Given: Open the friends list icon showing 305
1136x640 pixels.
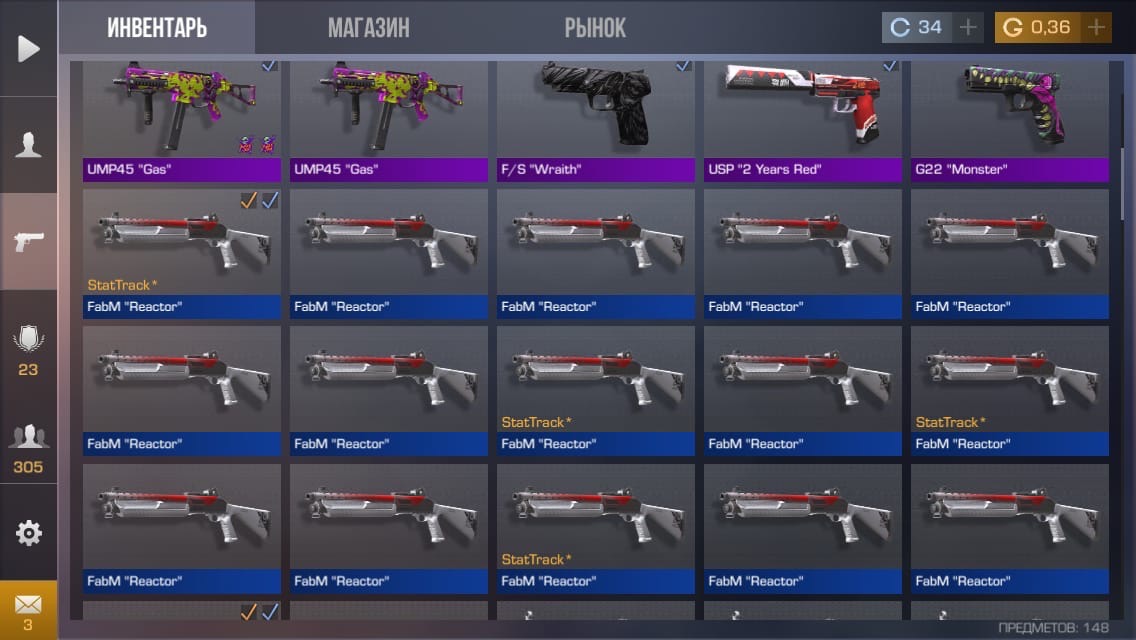Looking at the screenshot, I should [29, 445].
